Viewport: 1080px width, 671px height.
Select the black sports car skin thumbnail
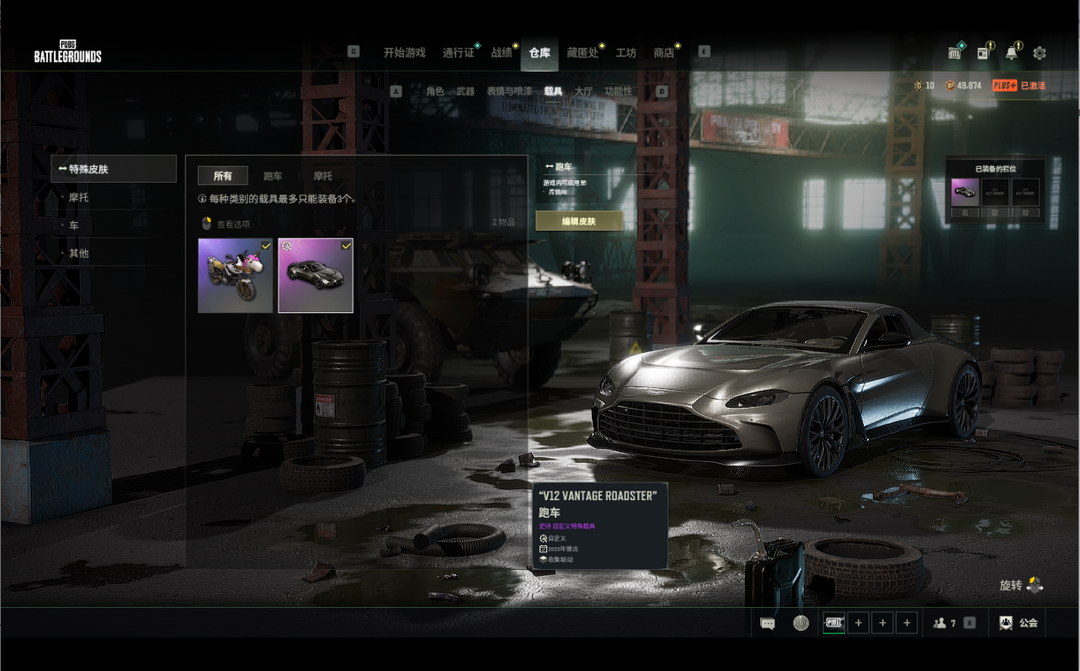point(315,275)
